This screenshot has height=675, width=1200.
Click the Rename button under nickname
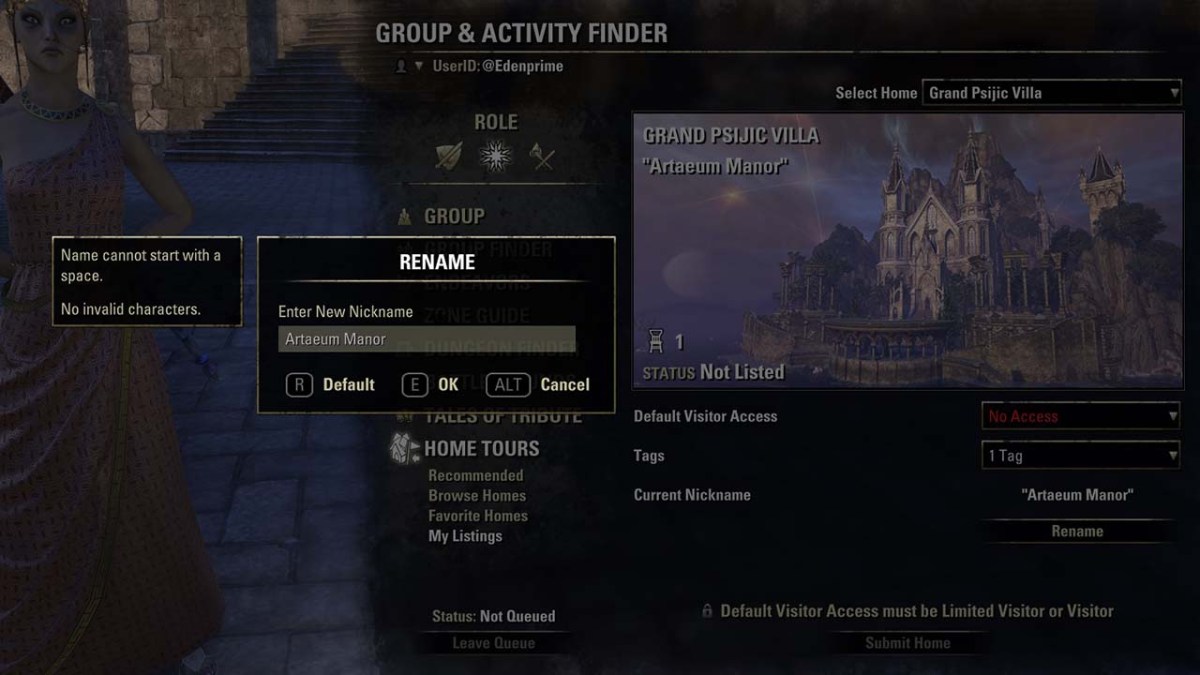(1077, 531)
